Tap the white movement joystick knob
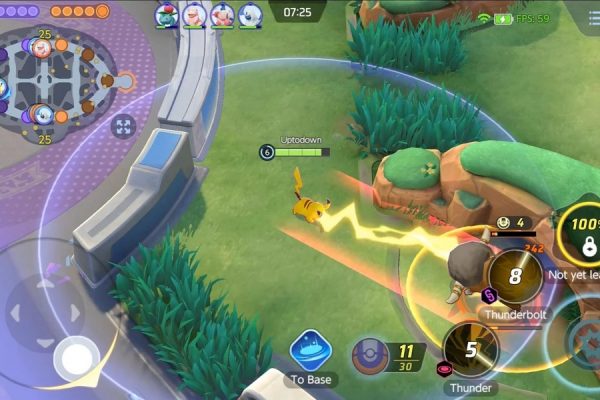The height and width of the screenshot is (400, 600). pyautogui.click(x=76, y=356)
